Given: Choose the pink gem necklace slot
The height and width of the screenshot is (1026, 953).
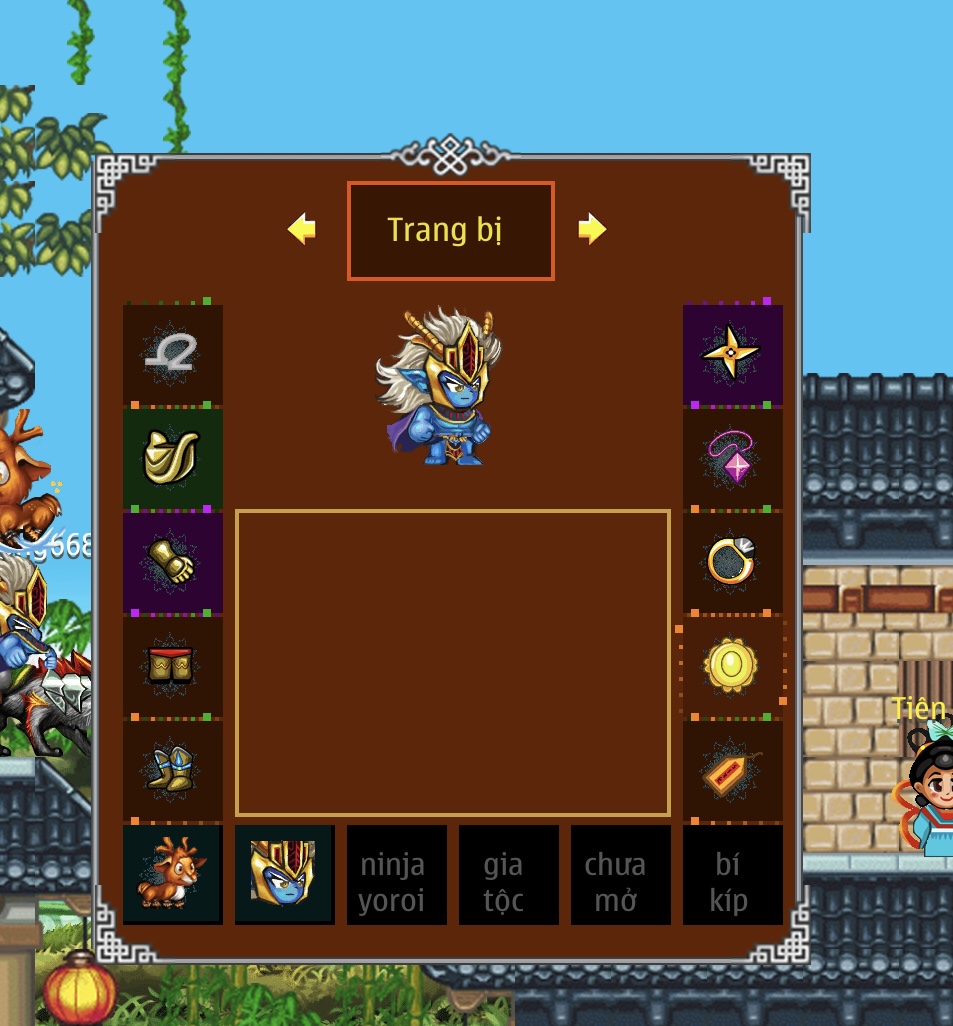Looking at the screenshot, I should click(x=732, y=458).
